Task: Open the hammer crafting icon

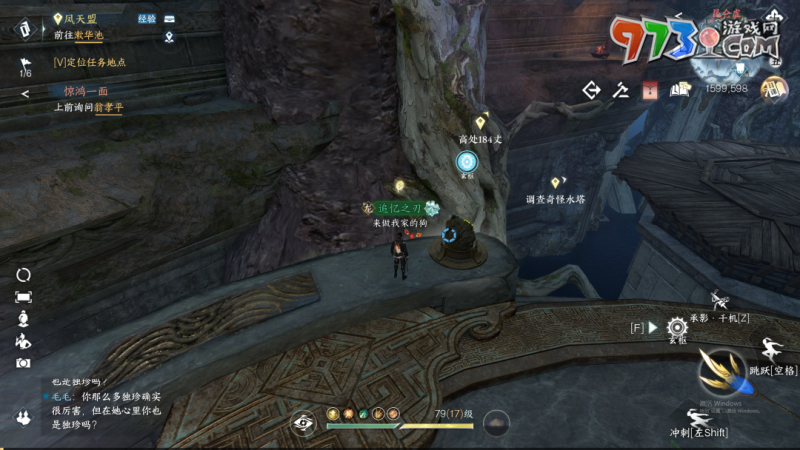Action: click(x=621, y=90)
